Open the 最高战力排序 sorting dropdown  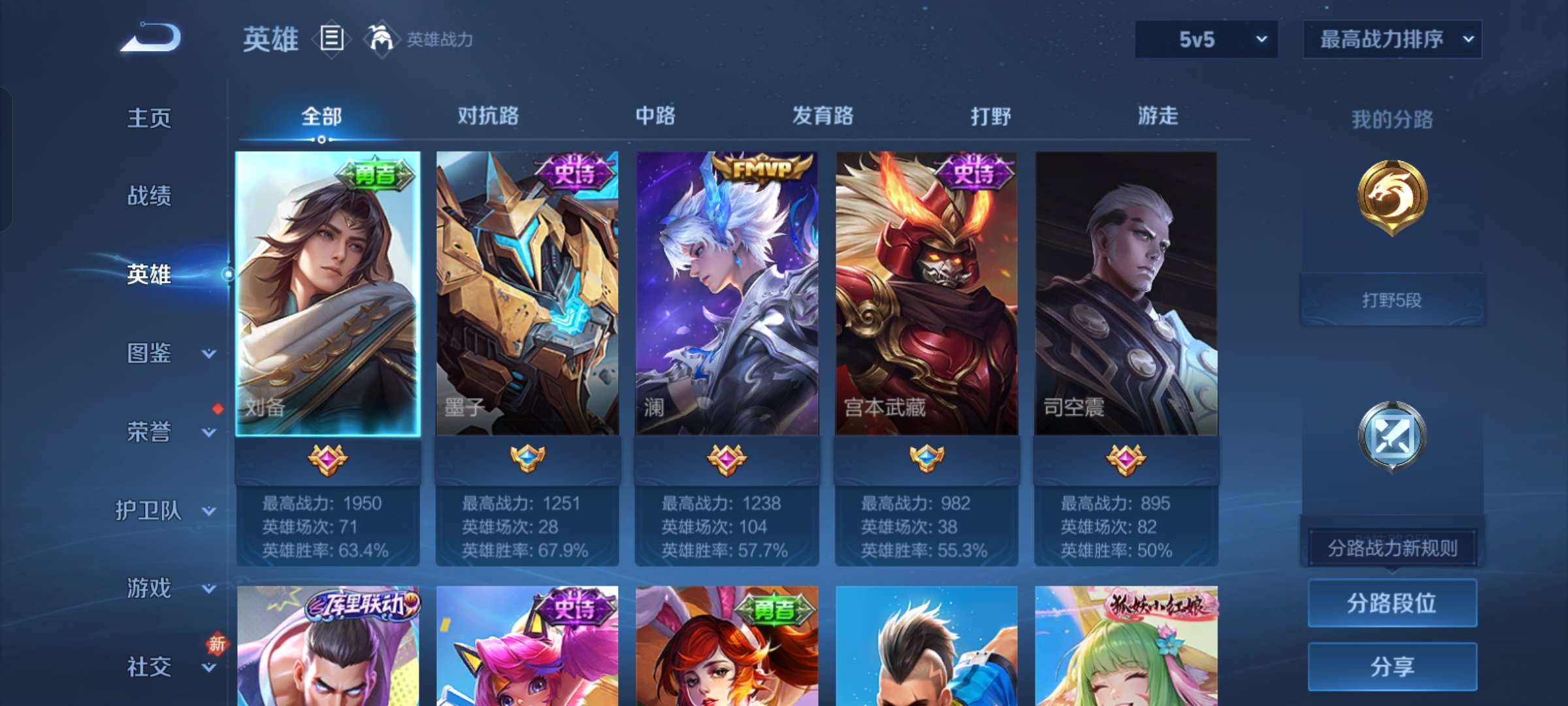tap(1392, 39)
